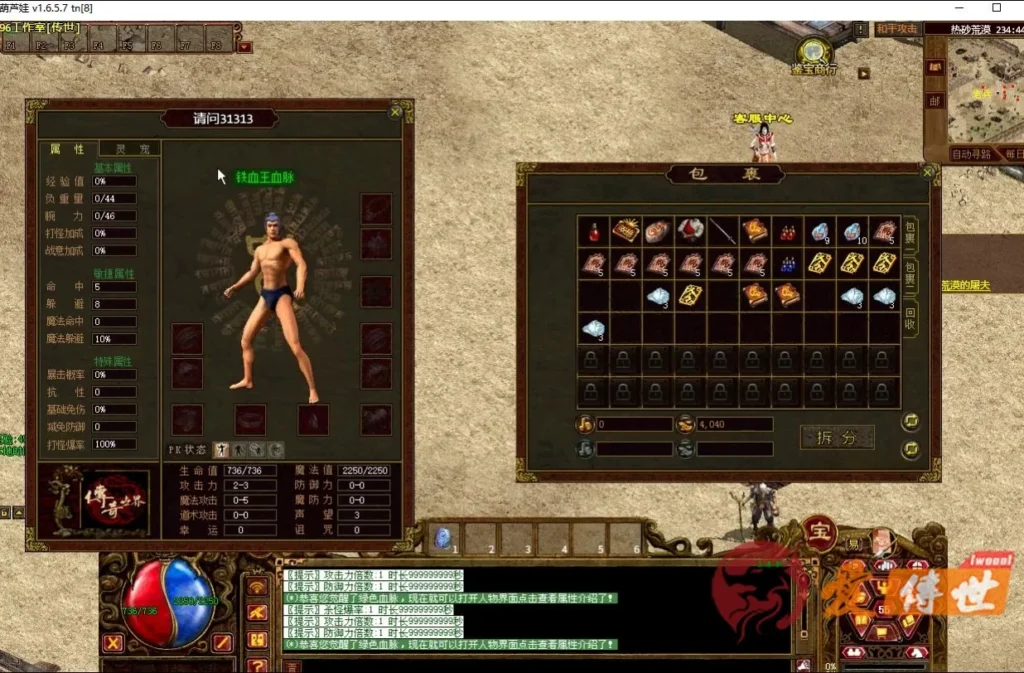Select the red potion in the bag

(594, 231)
